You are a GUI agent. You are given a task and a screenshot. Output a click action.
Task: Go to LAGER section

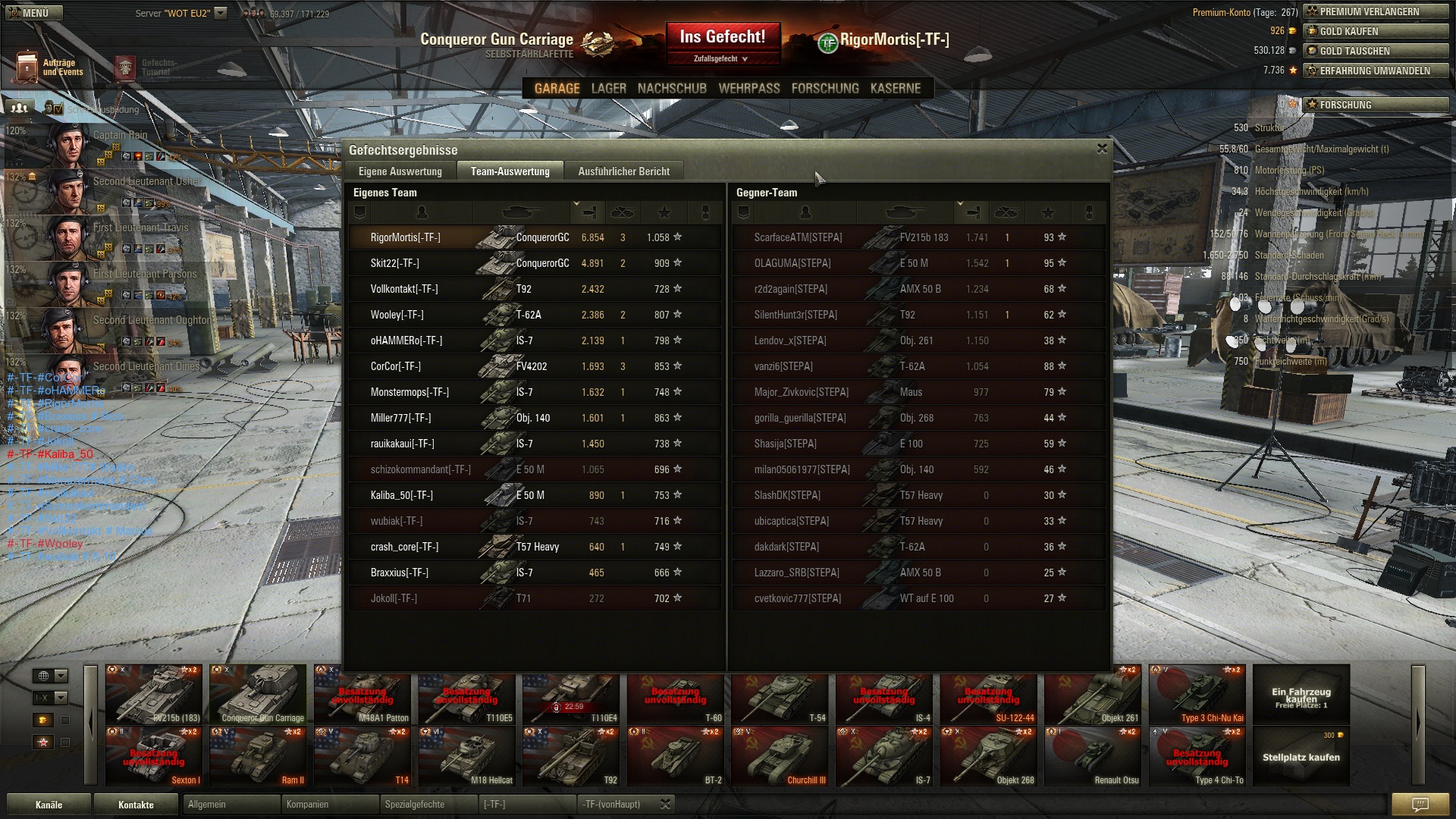point(608,89)
